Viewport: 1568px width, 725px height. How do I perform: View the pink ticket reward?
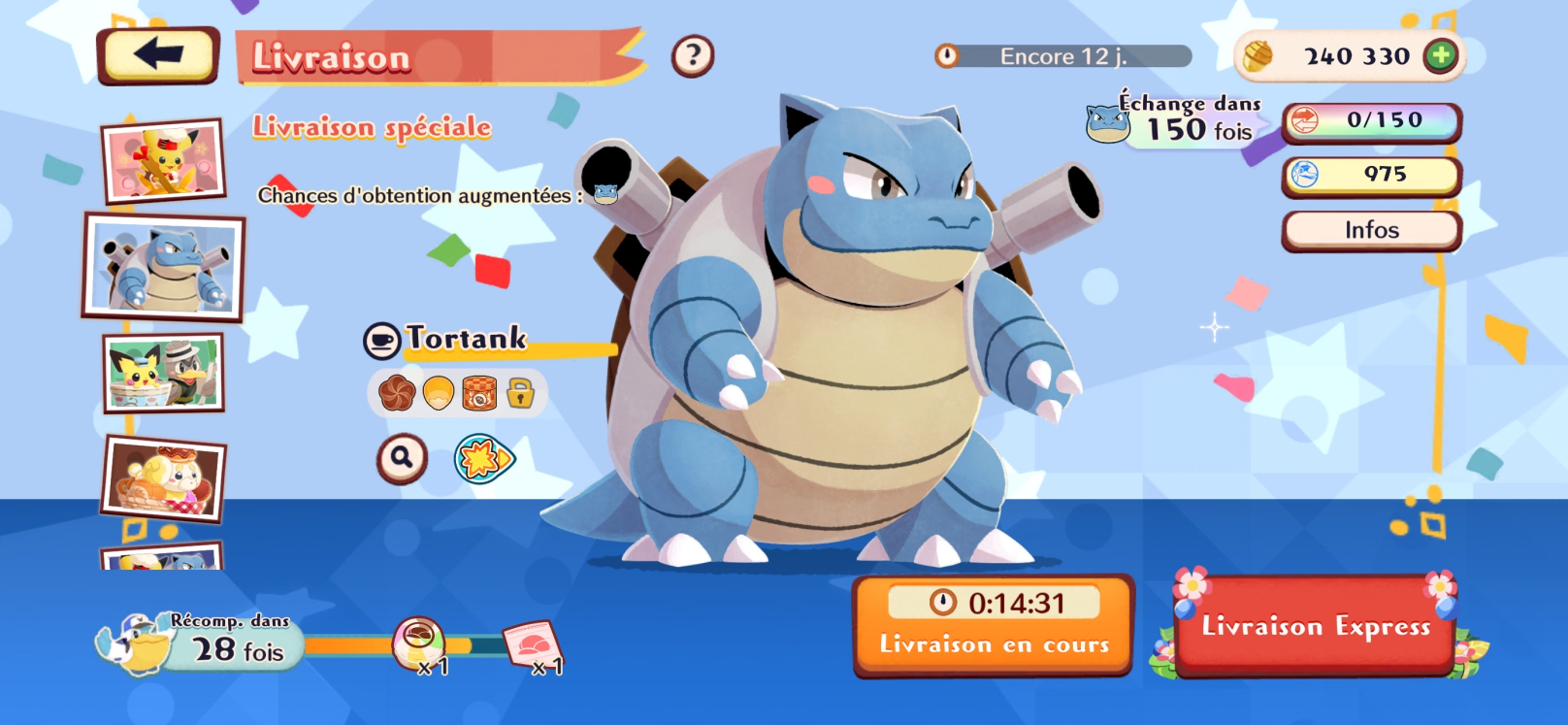point(534,644)
